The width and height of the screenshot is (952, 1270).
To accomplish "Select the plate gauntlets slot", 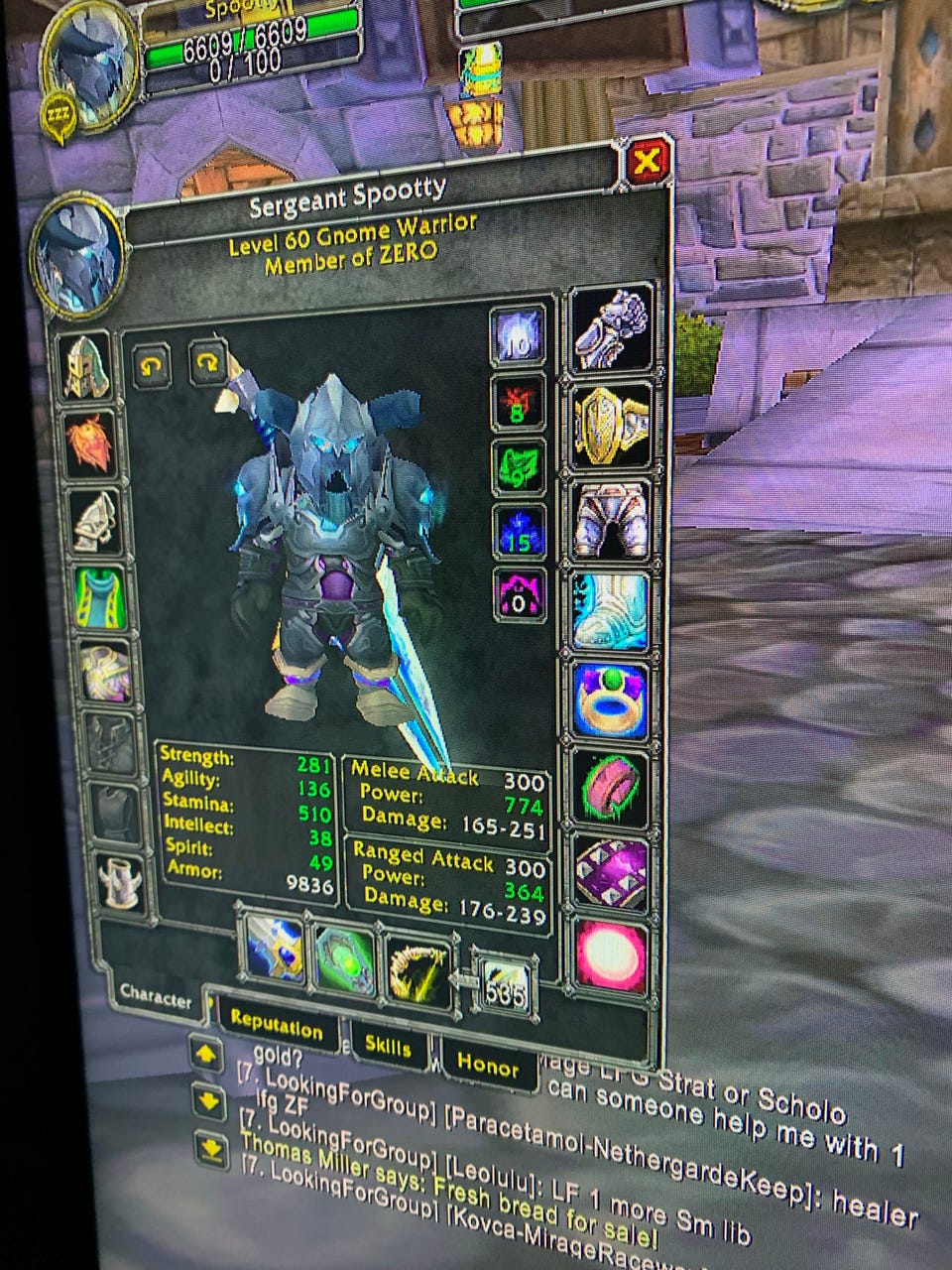I will tap(612, 326).
